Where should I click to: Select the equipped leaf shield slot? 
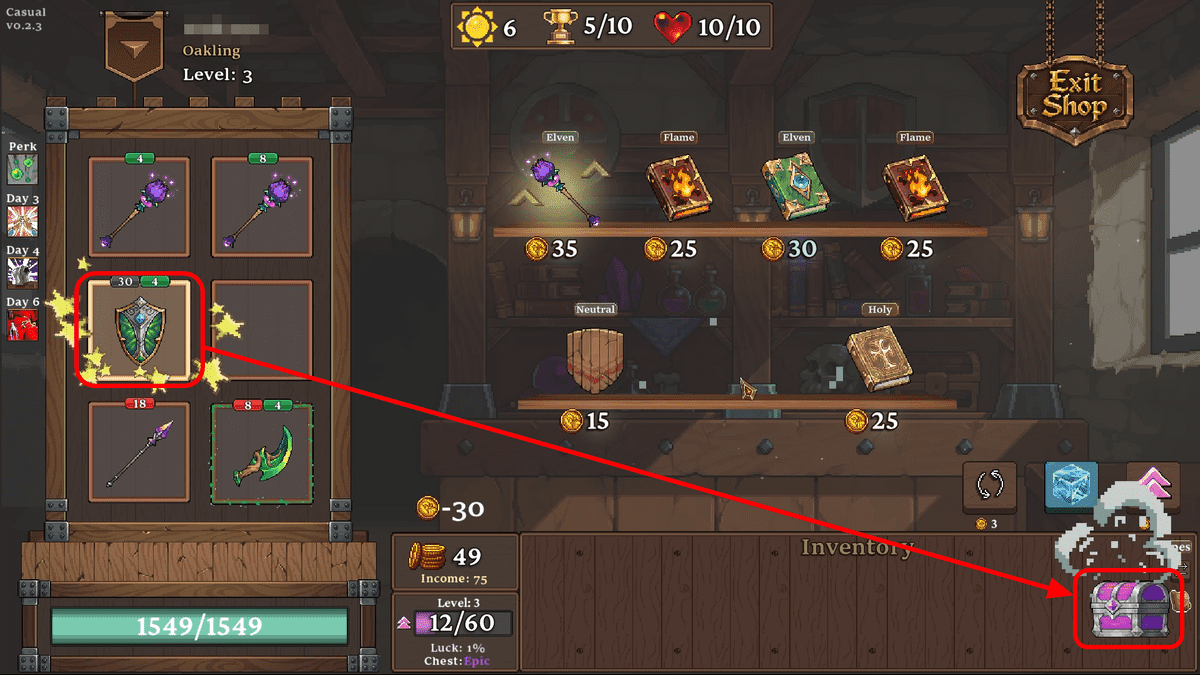[139, 331]
